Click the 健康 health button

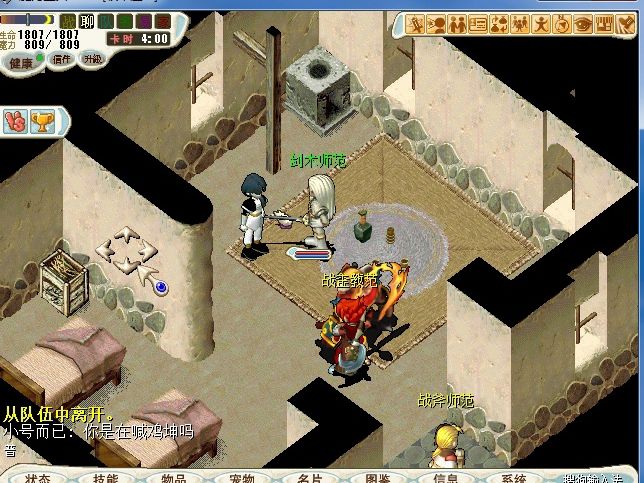22,62
